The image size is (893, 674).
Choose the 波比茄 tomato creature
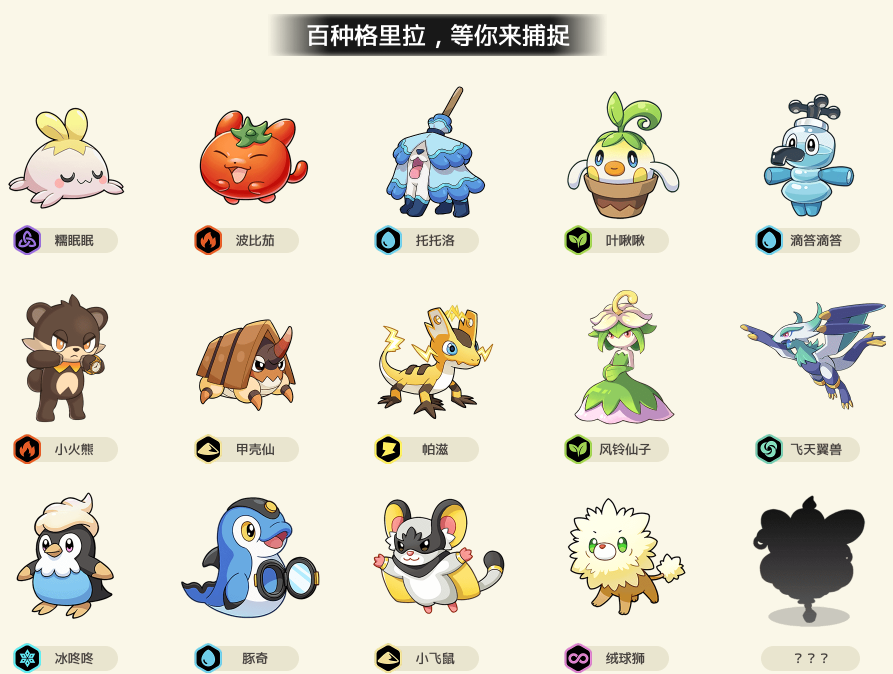[246, 160]
